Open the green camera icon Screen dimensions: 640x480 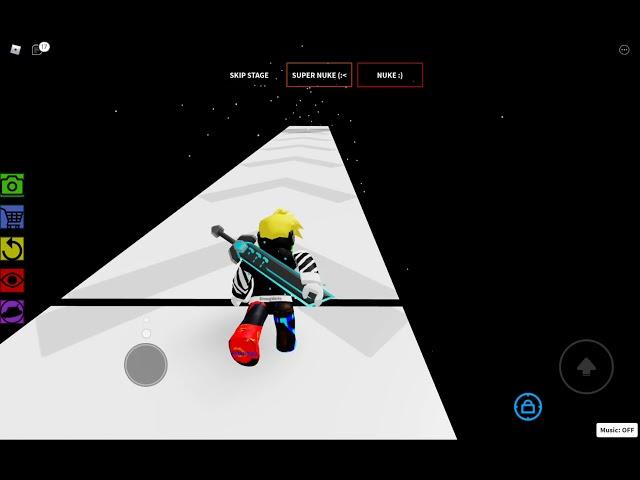click(x=12, y=185)
